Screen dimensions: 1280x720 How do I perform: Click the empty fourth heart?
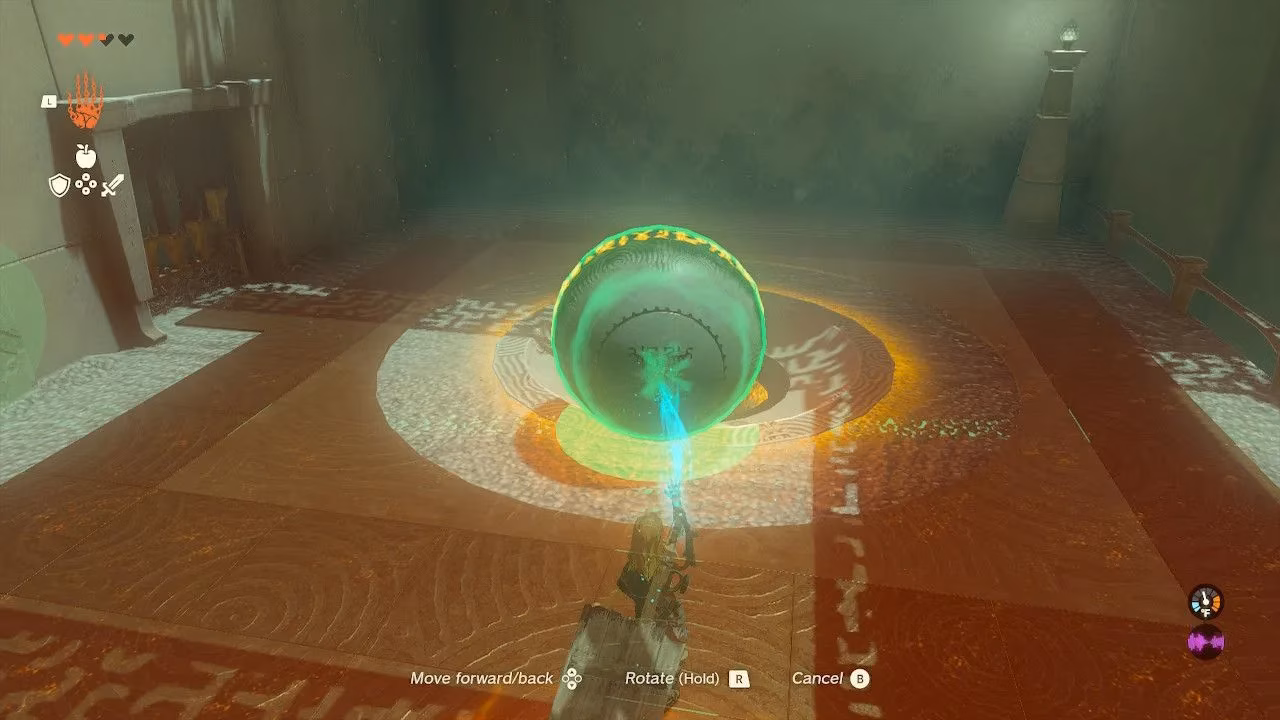(125, 39)
